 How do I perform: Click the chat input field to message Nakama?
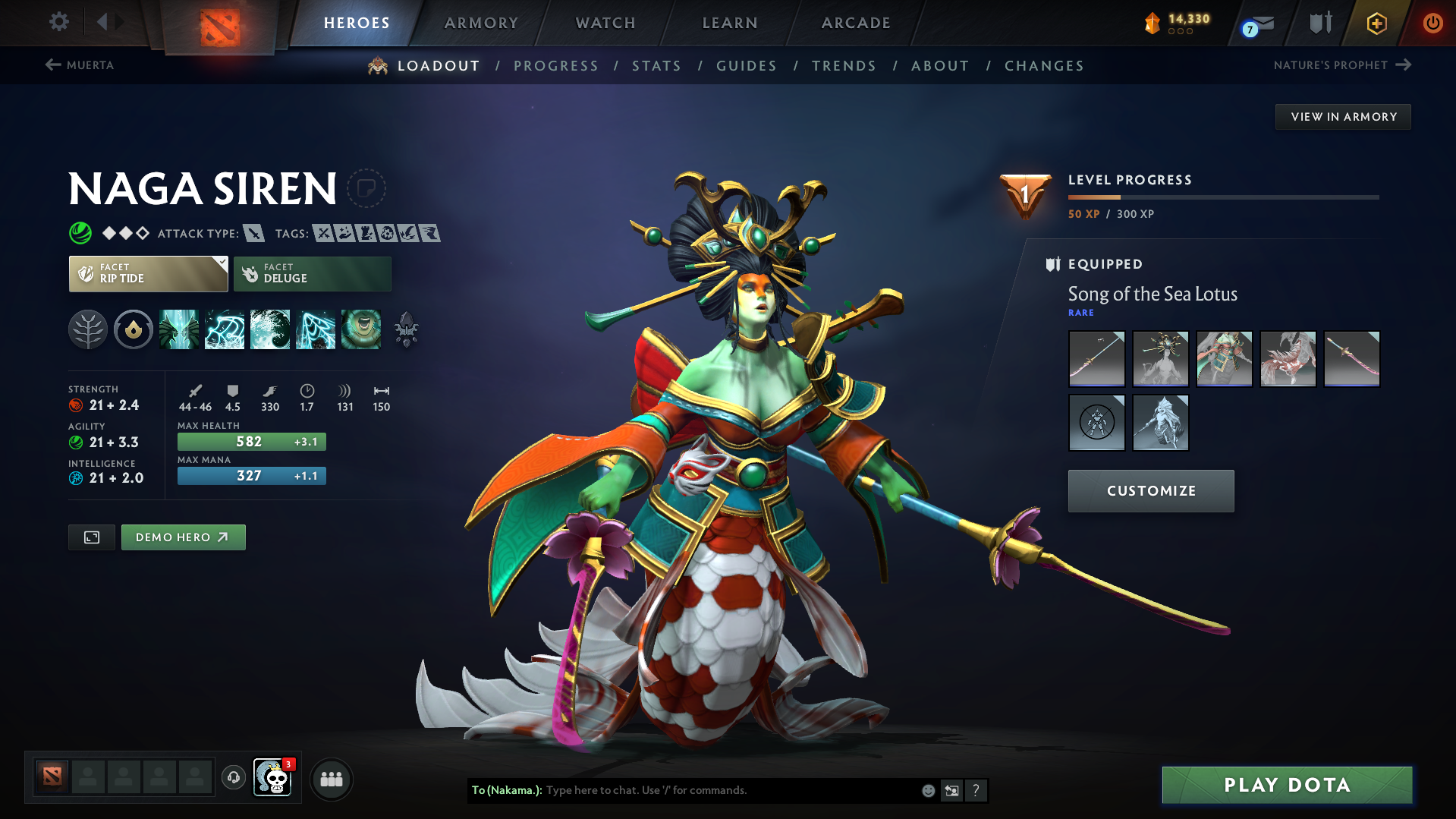(x=721, y=789)
